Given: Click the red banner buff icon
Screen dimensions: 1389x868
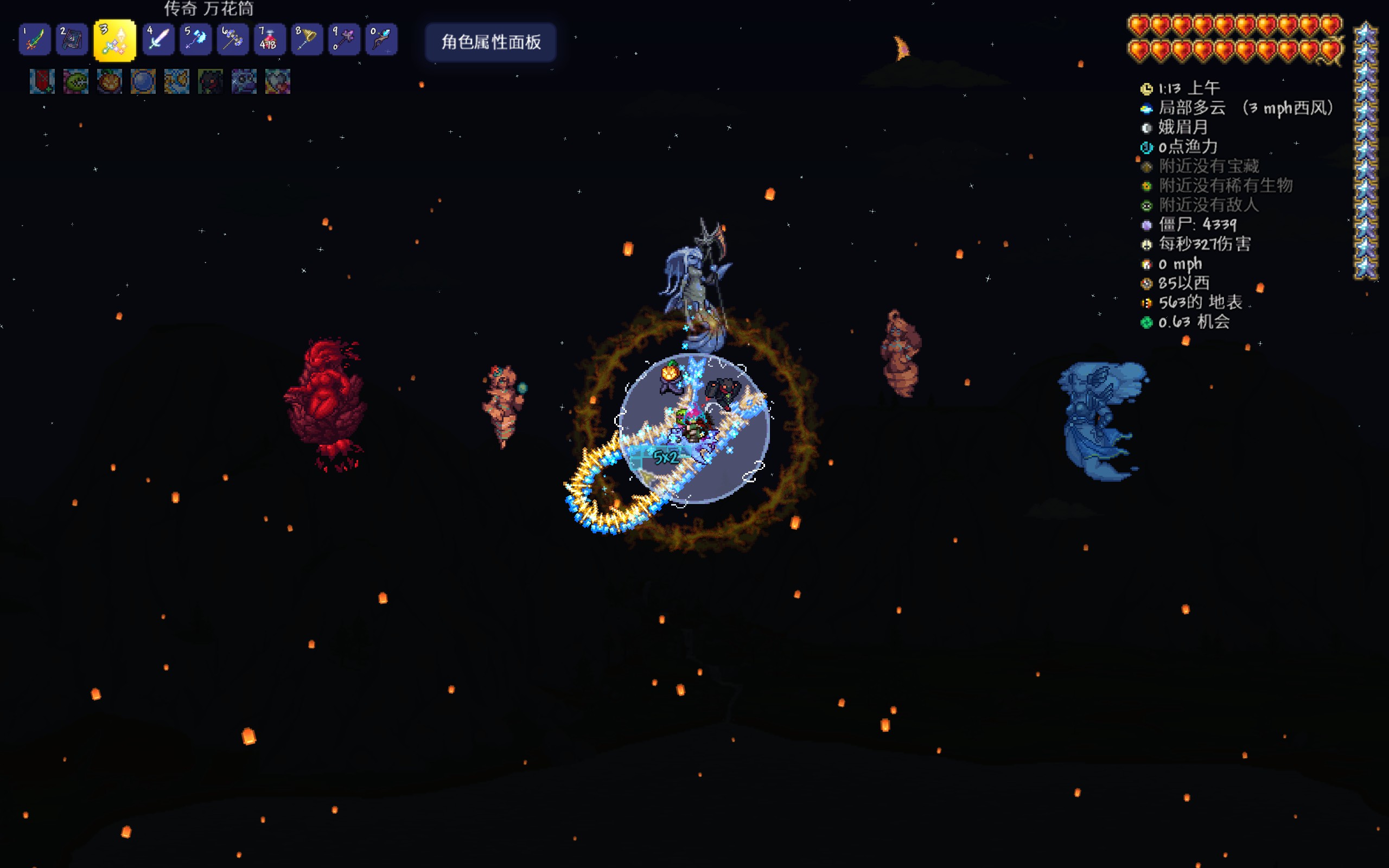Looking at the screenshot, I should pos(42,81).
